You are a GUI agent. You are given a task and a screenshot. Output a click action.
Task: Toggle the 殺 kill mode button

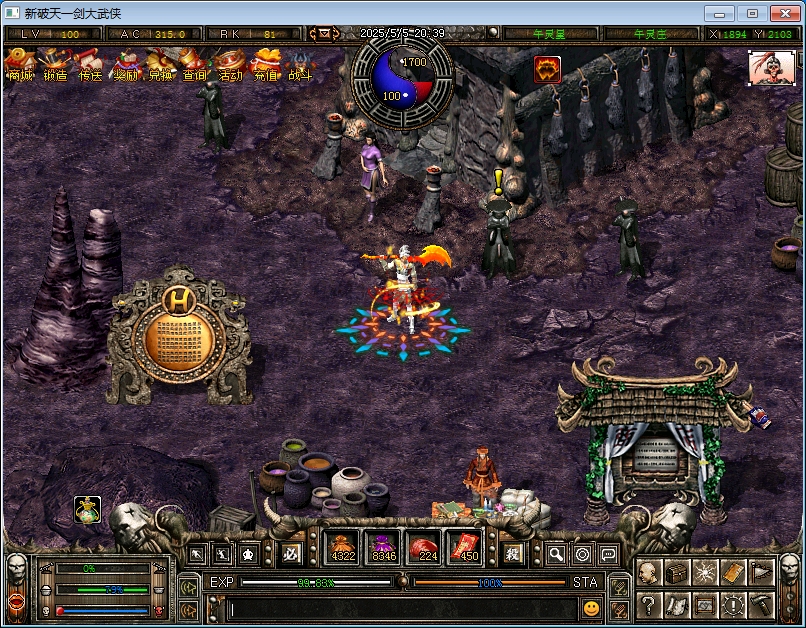pos(513,553)
